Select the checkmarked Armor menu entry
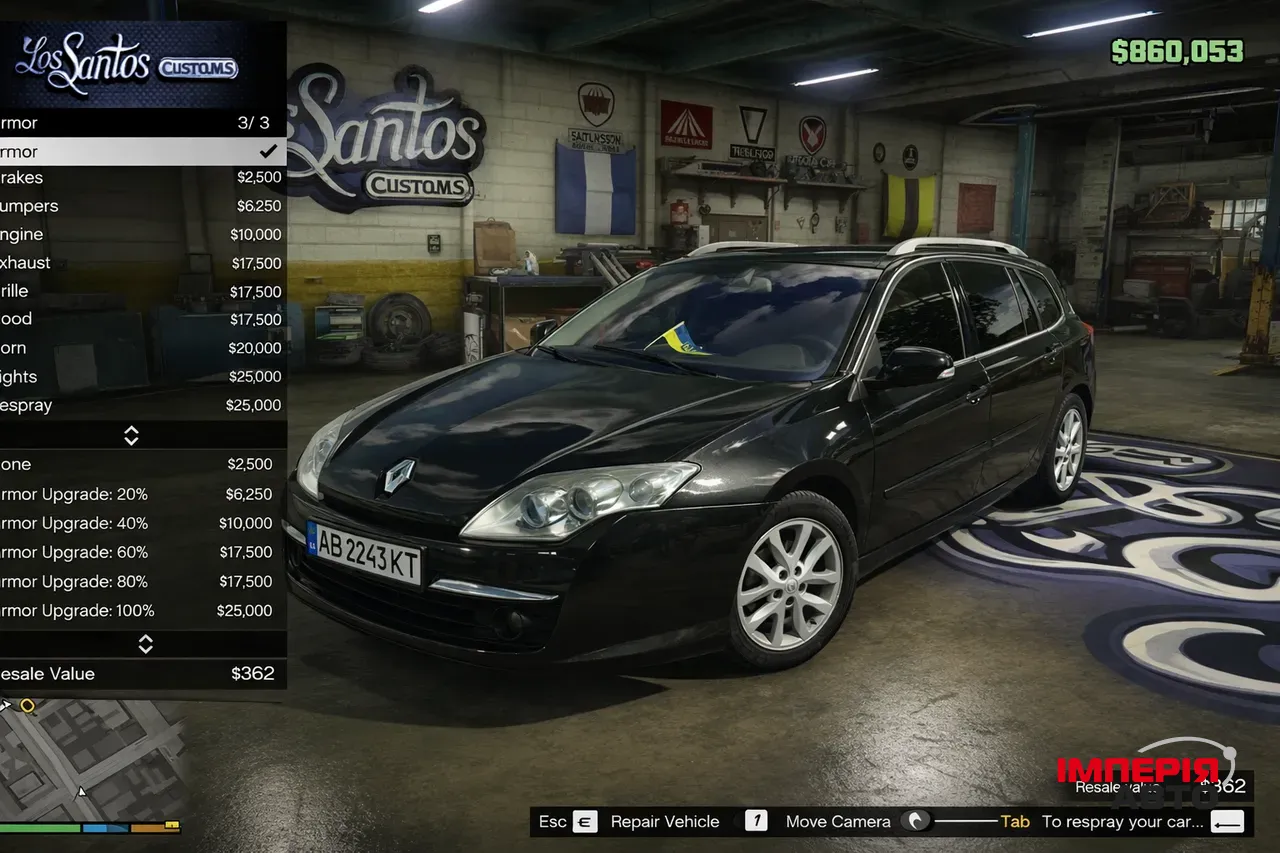Image resolution: width=1280 pixels, height=853 pixels. point(140,152)
